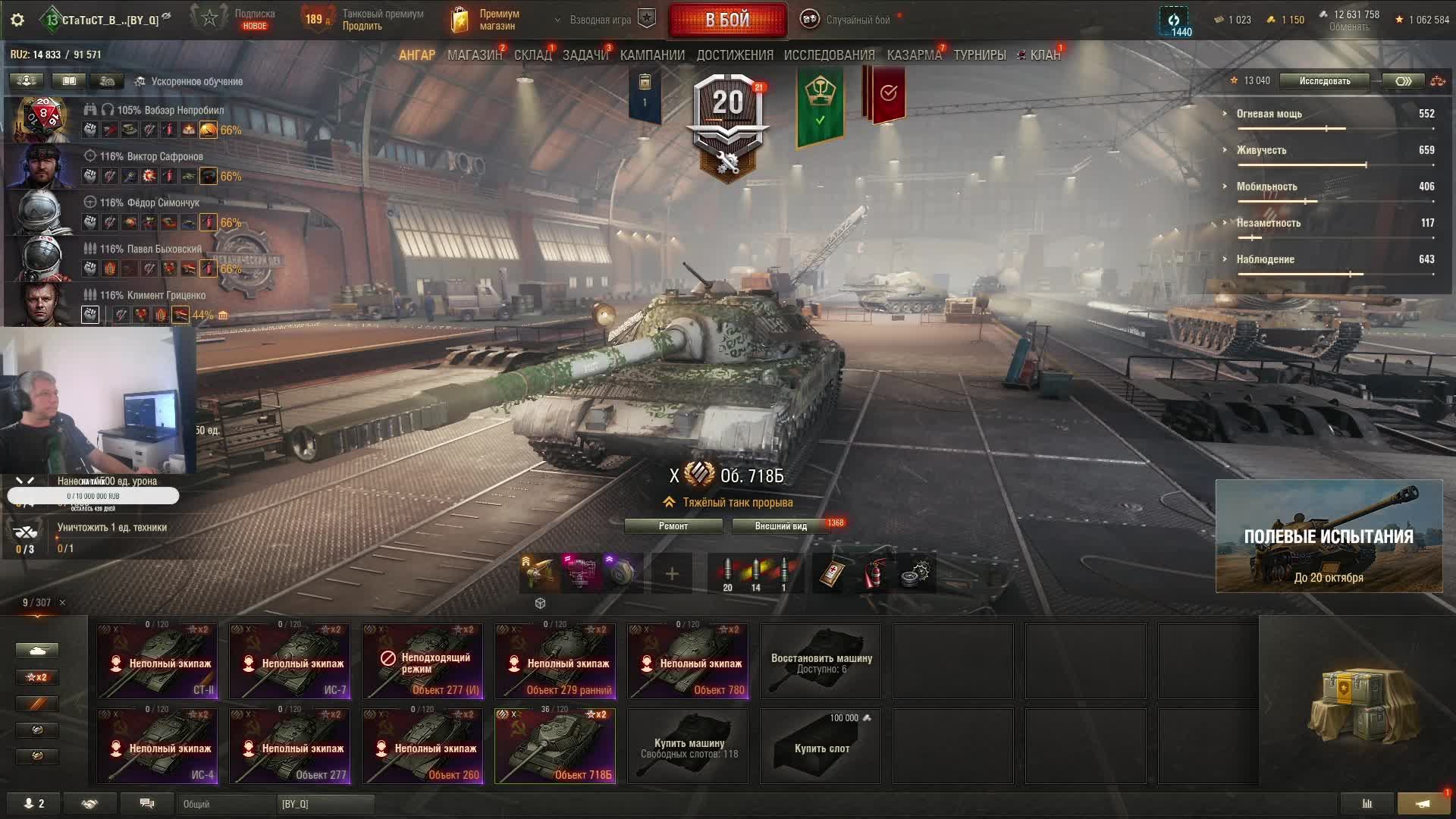Start battle with the В БОЙ button

tap(727, 20)
